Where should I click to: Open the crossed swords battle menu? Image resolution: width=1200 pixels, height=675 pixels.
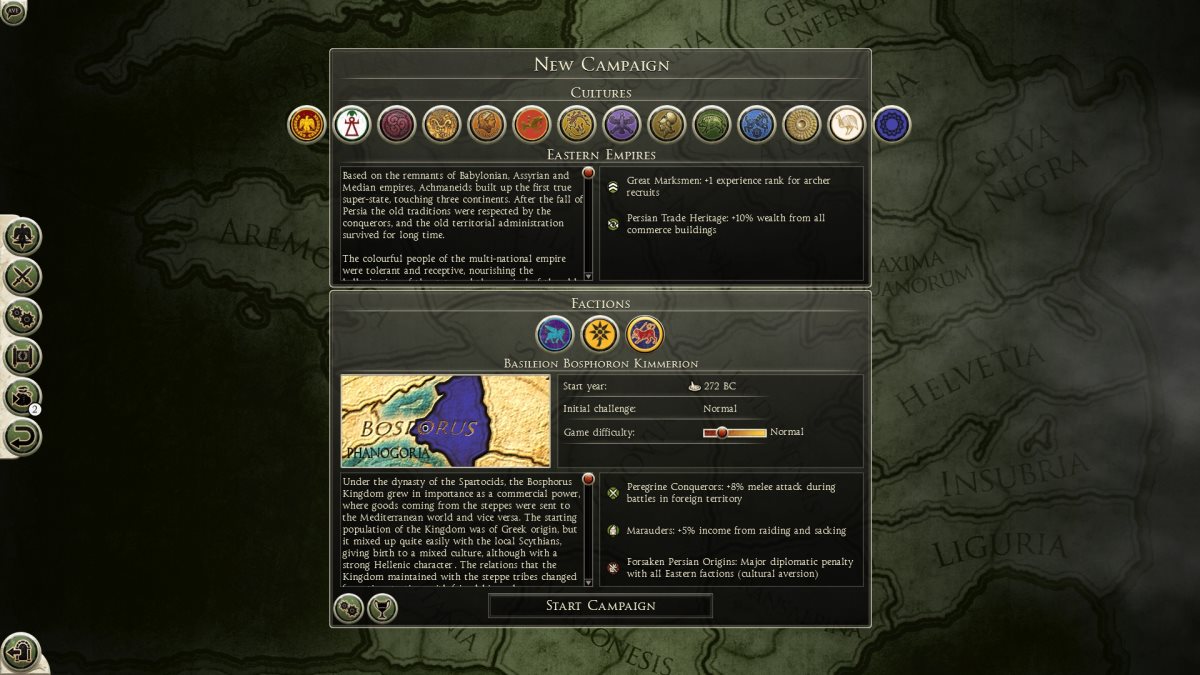pos(22,276)
